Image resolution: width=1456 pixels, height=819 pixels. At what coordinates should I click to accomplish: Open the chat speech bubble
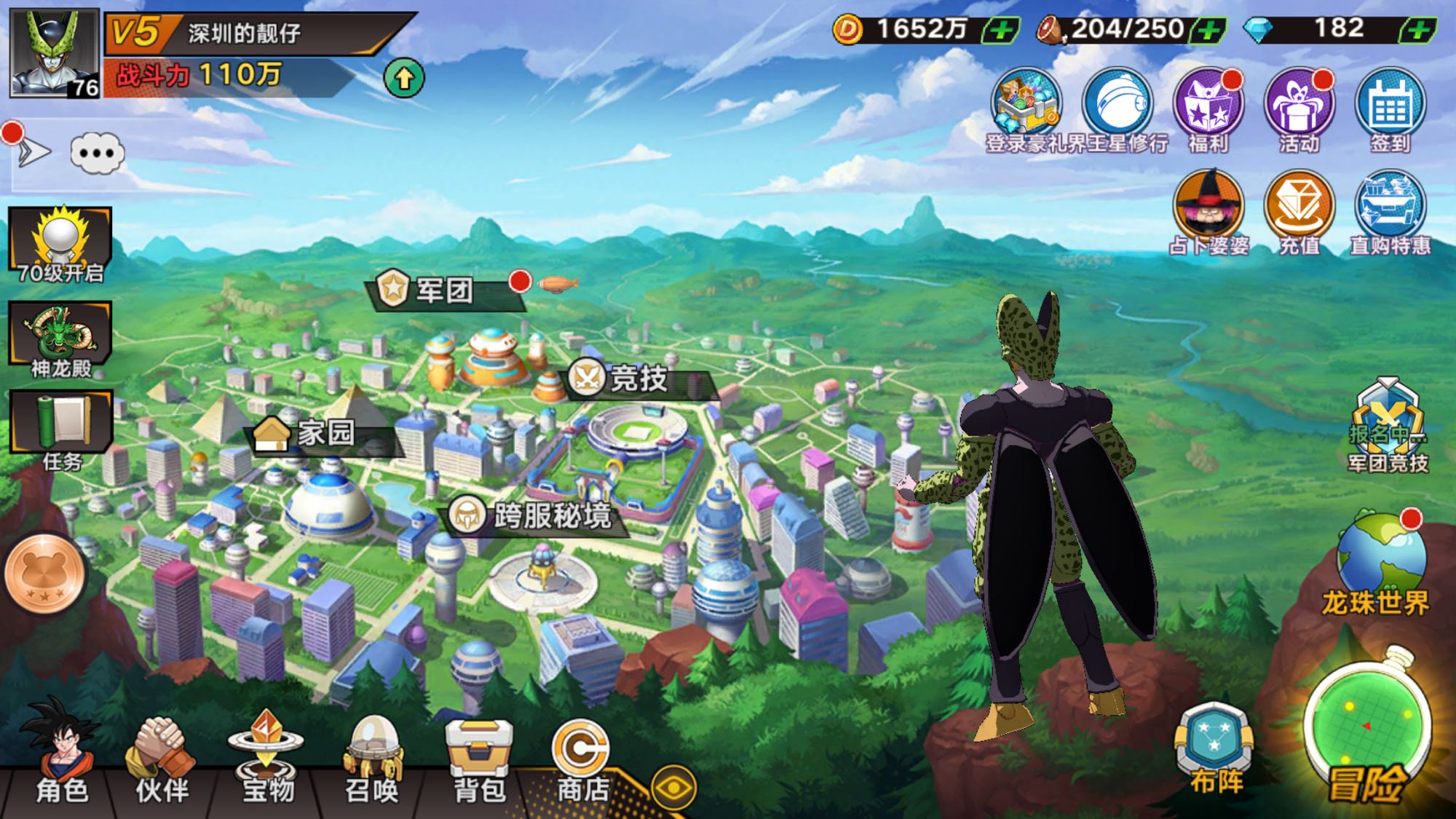point(98,153)
